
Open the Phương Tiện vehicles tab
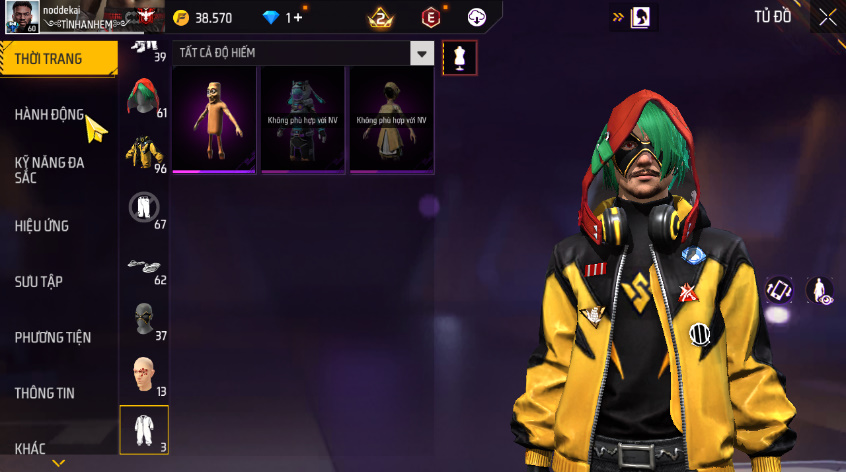(52, 338)
